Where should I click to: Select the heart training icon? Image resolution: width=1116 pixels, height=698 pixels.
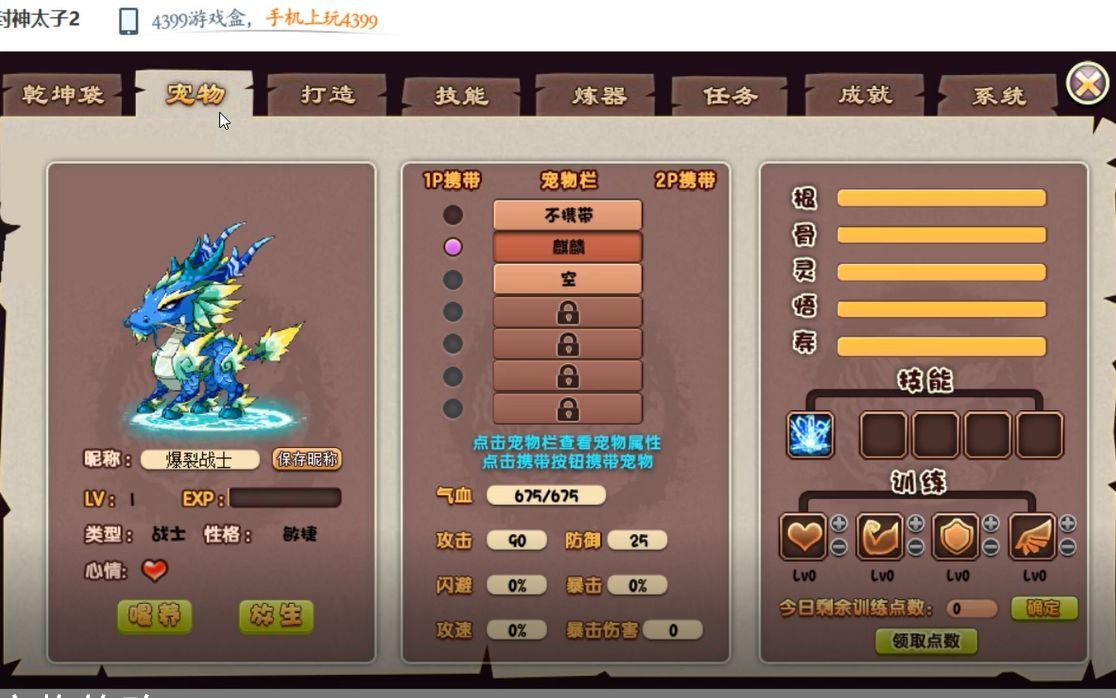click(803, 537)
